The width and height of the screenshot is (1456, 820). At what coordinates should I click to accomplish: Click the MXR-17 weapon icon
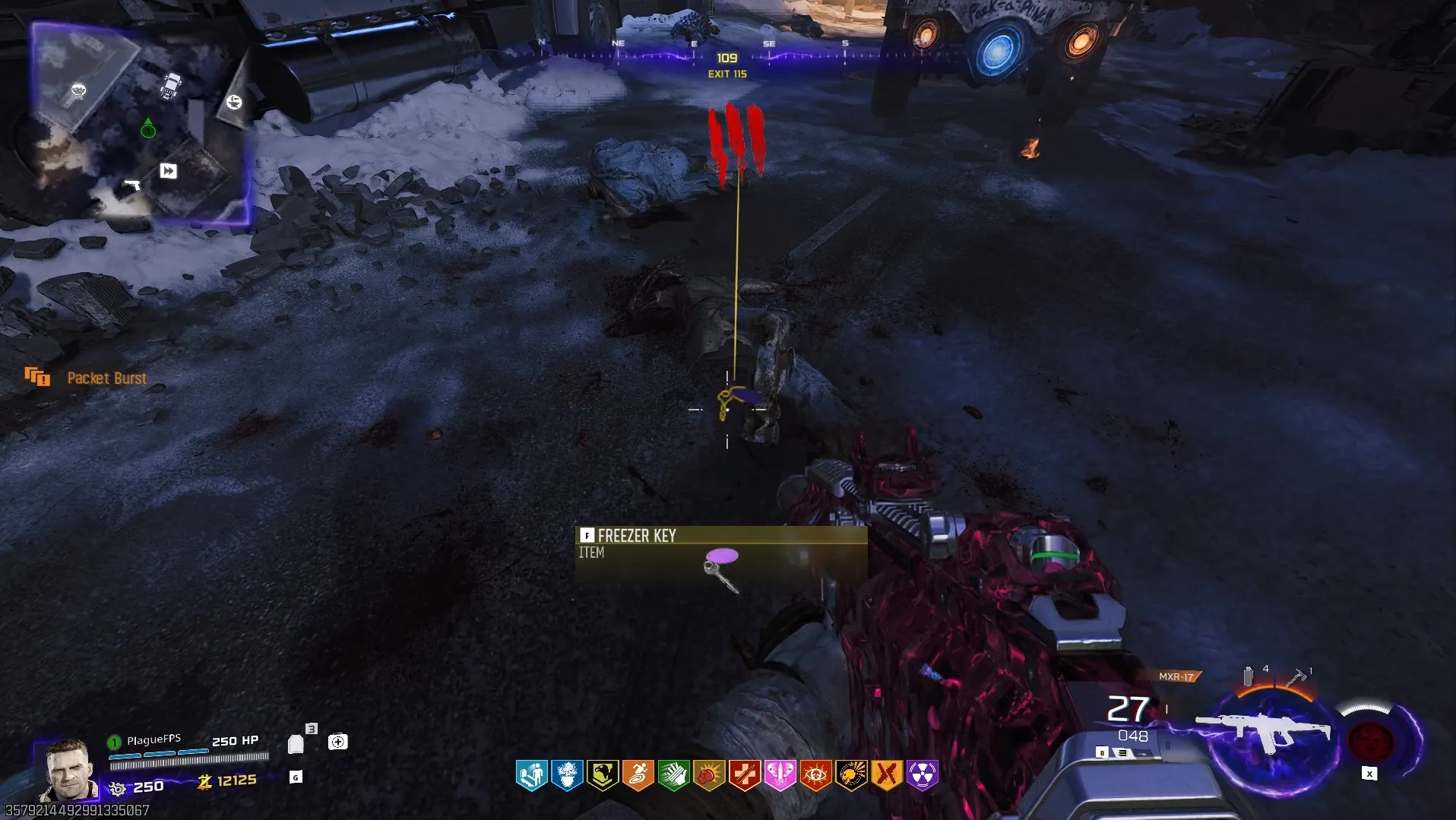(x=1261, y=731)
